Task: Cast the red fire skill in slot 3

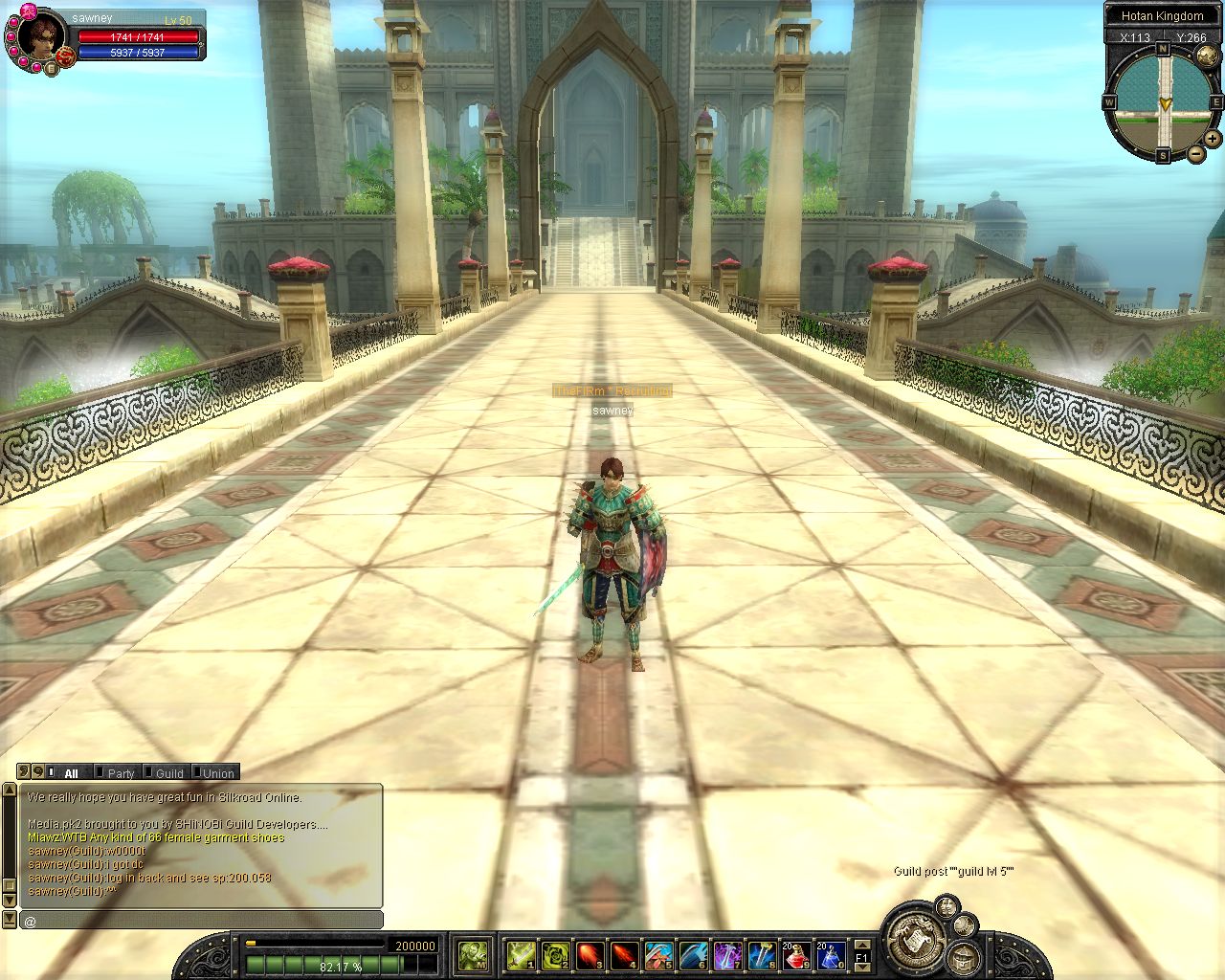Action: [x=590, y=954]
